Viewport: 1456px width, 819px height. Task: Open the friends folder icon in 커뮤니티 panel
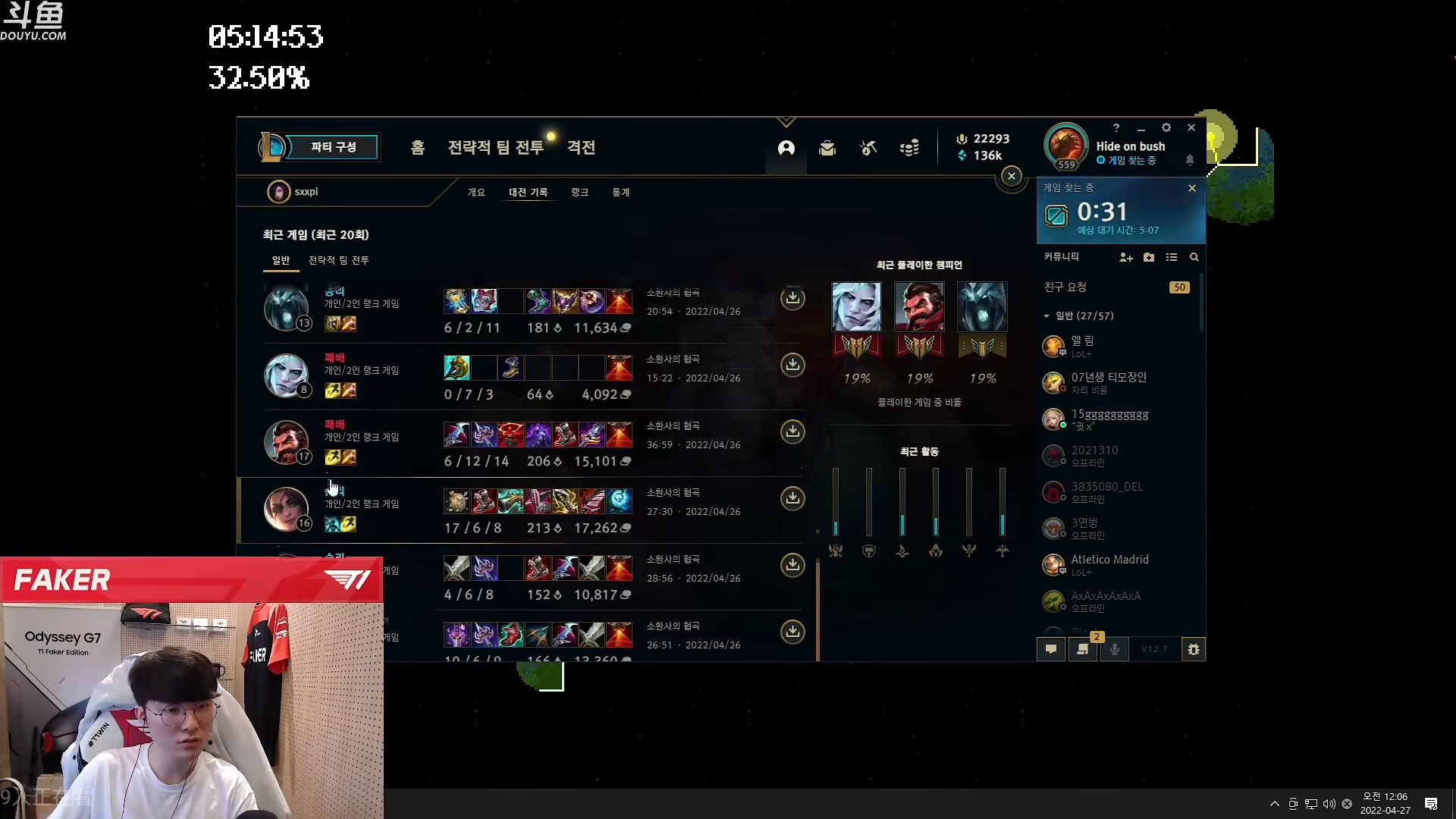point(1149,257)
